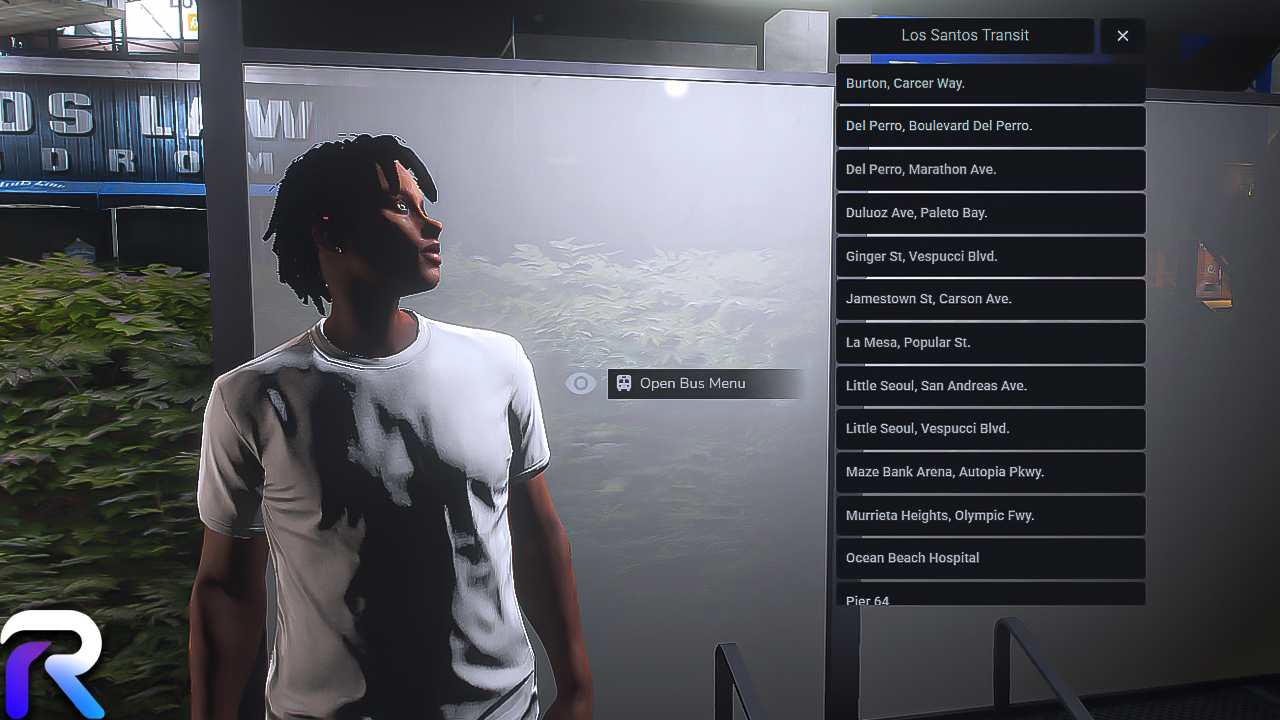Choose Jamestown St, Carson Ave.
This screenshot has width=1280, height=720.
(990, 299)
